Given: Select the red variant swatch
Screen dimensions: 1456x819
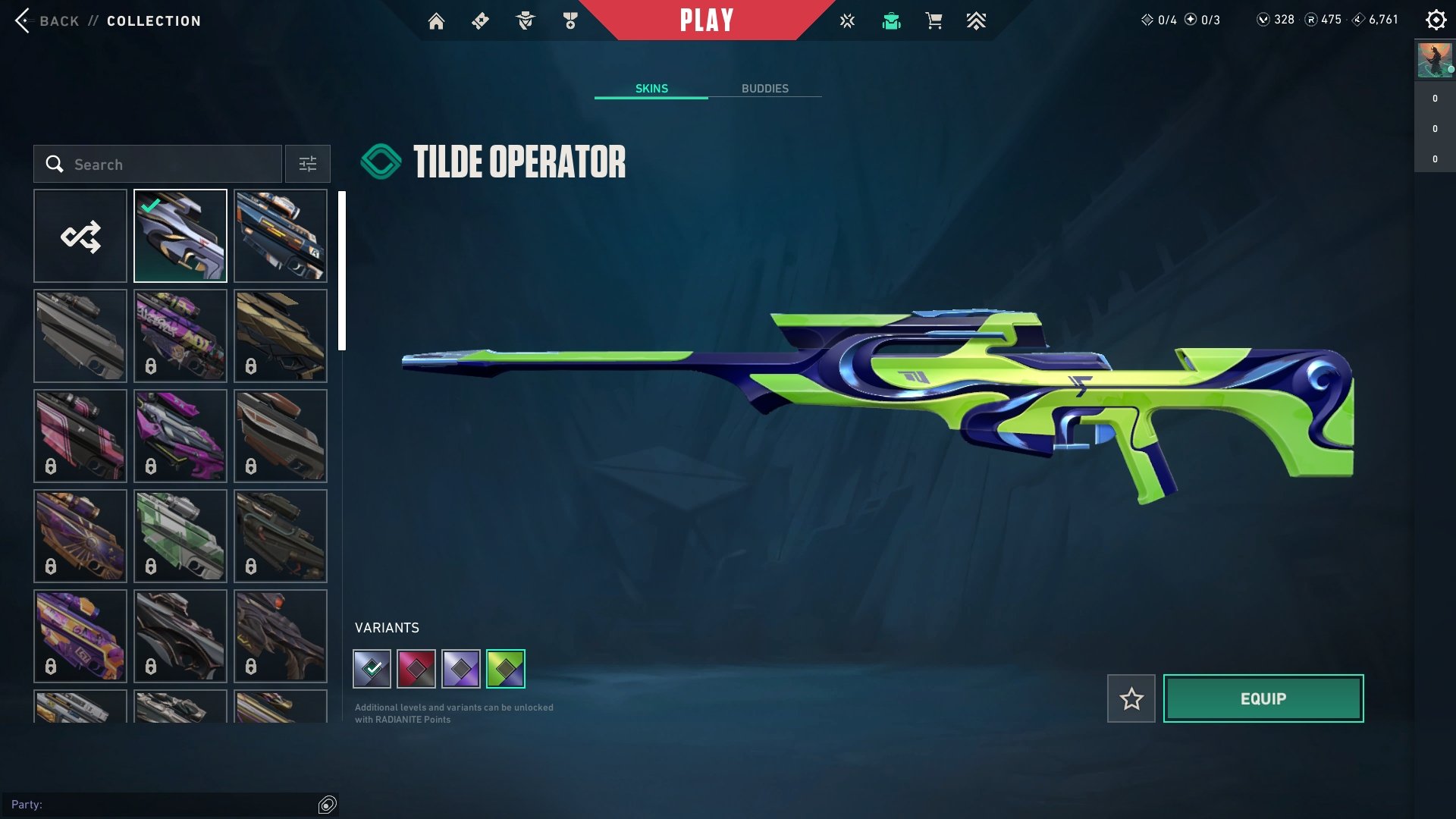Looking at the screenshot, I should click(416, 669).
